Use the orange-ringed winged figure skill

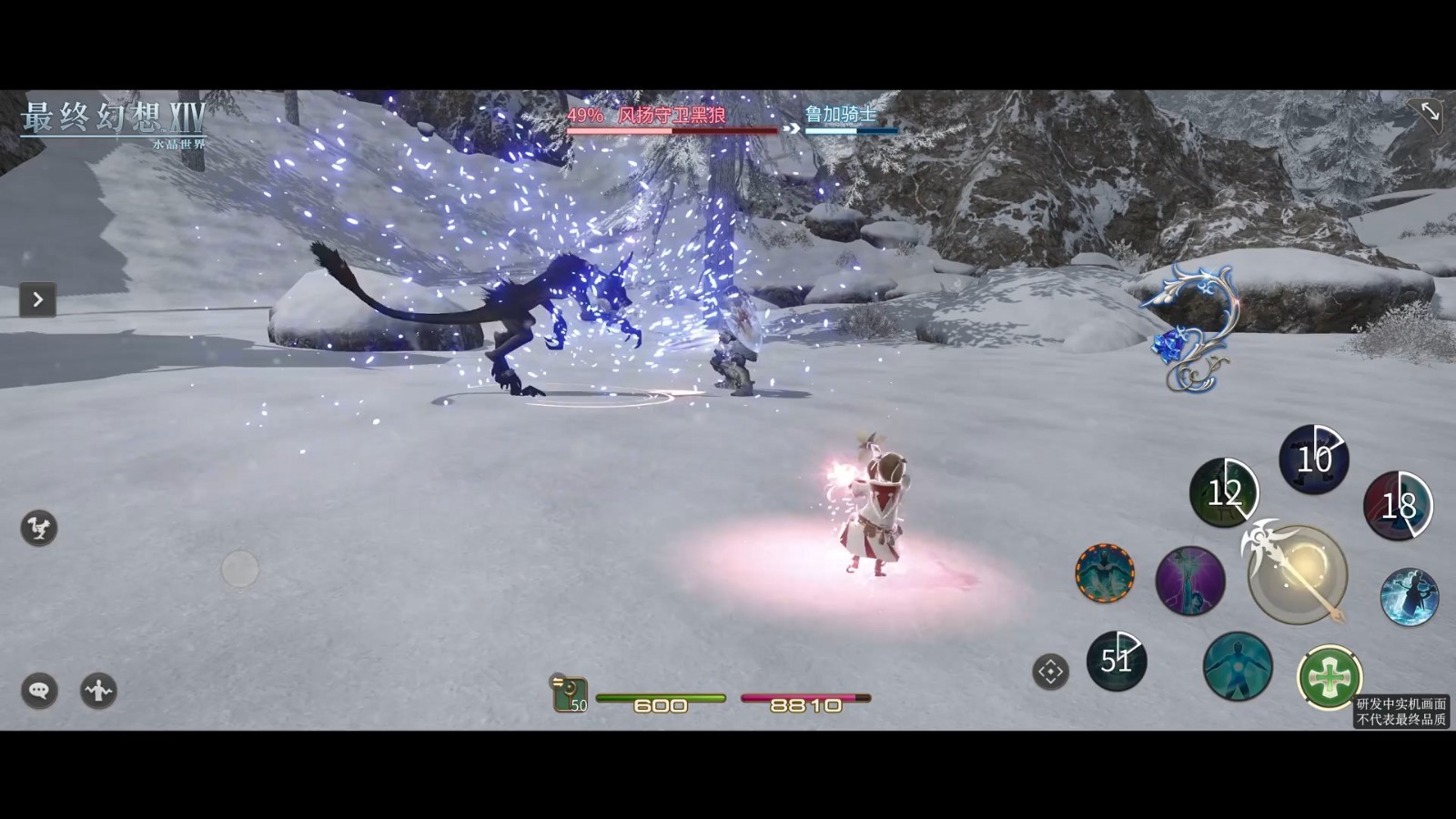click(1105, 573)
